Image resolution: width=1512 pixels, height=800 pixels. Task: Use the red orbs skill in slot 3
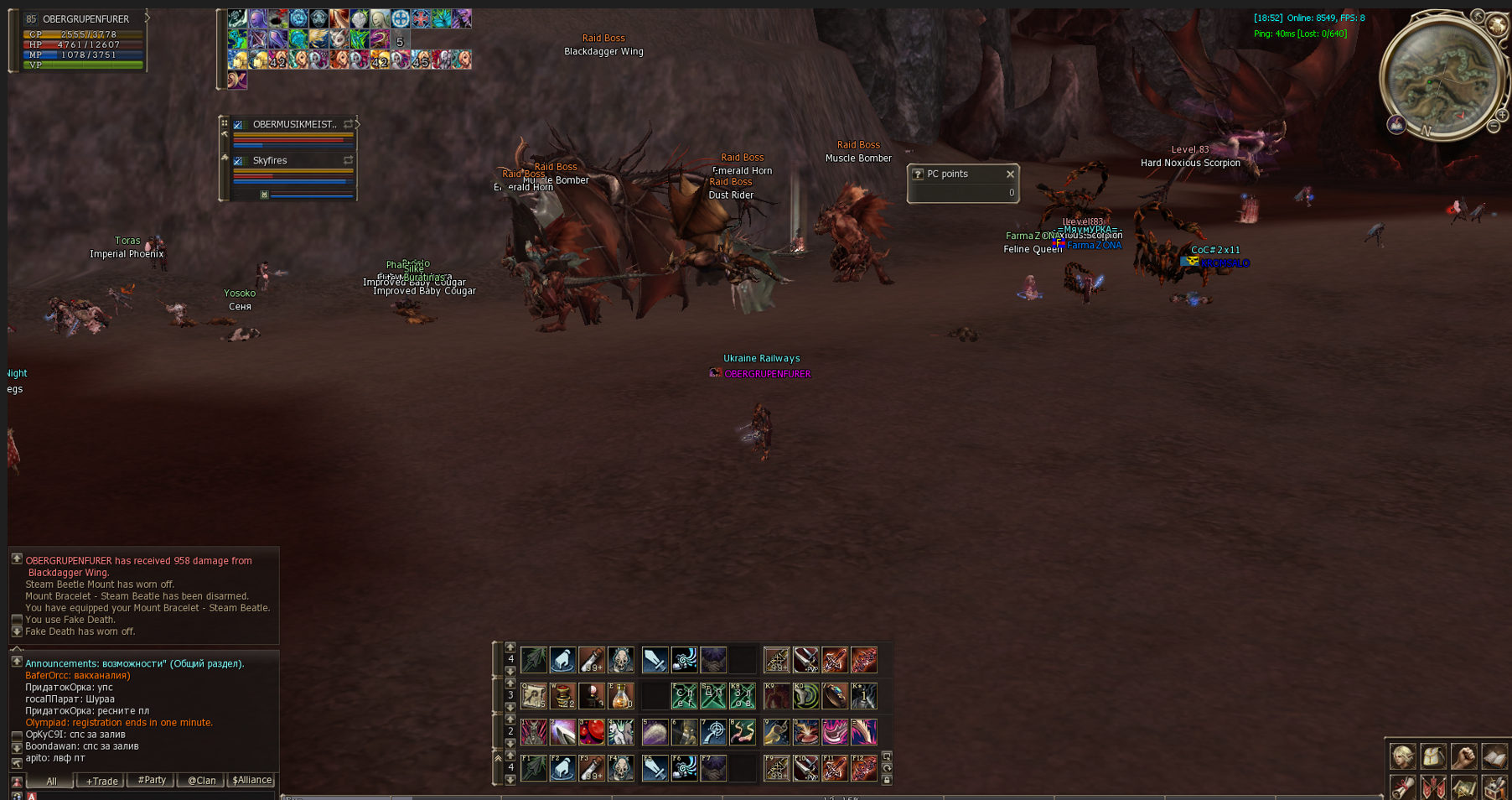[x=592, y=732]
